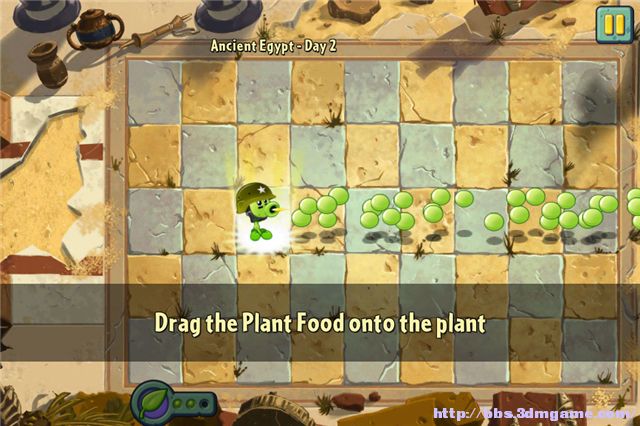
Task: Pause the game with the pause button
Action: (610, 24)
